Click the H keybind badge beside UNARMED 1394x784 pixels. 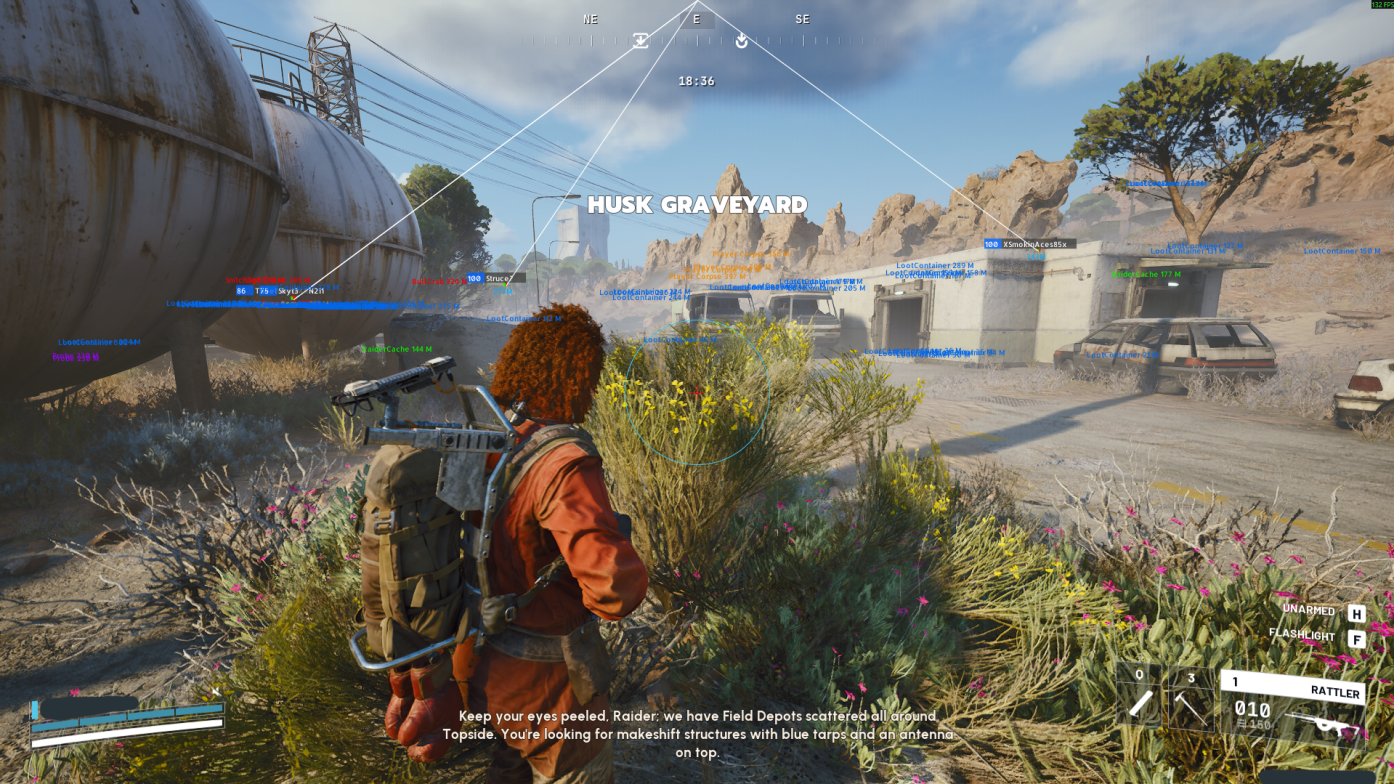tap(1355, 611)
